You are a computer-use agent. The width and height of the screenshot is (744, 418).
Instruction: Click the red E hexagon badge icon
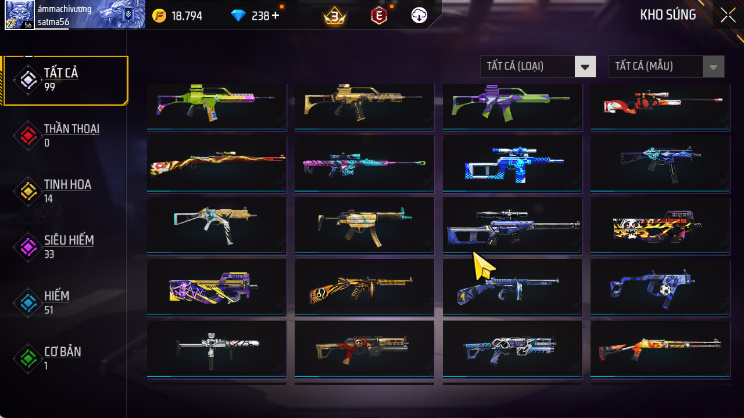pyautogui.click(x=378, y=16)
